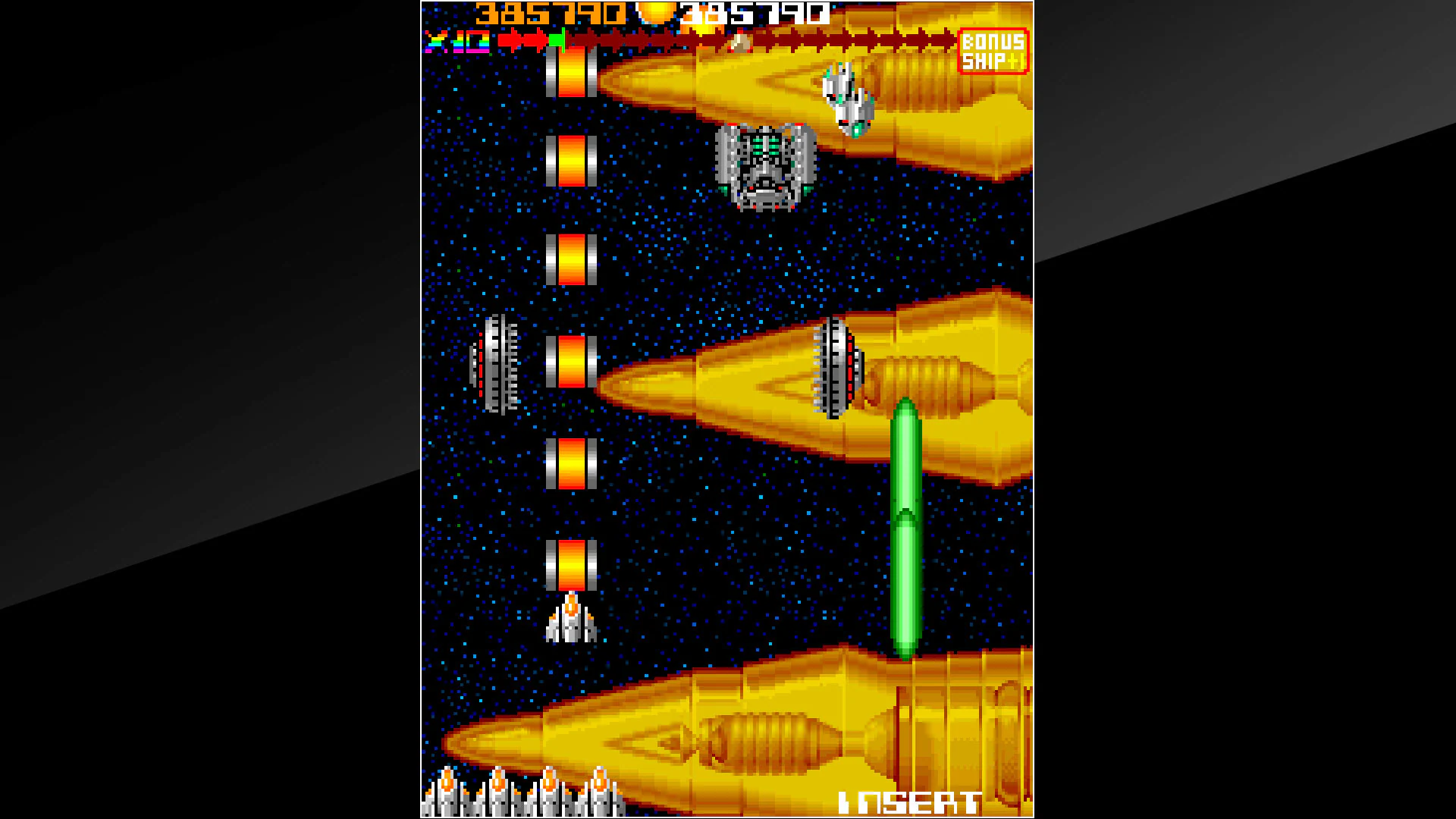Select the topmost orange cylinder obstacle
This screenshot has height=819, width=1456.
[573, 72]
